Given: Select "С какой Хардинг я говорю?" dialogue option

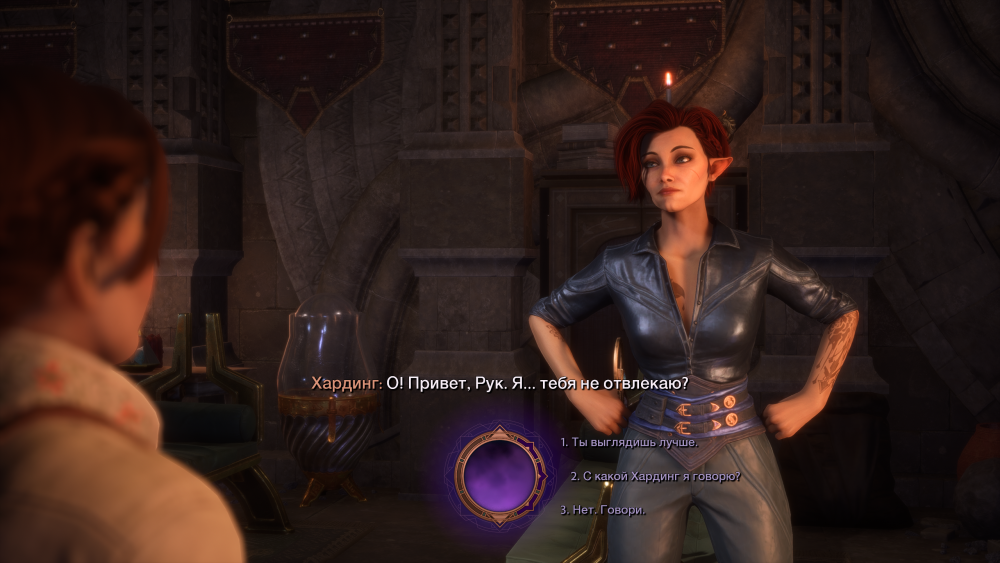Looking at the screenshot, I should tap(655, 476).
